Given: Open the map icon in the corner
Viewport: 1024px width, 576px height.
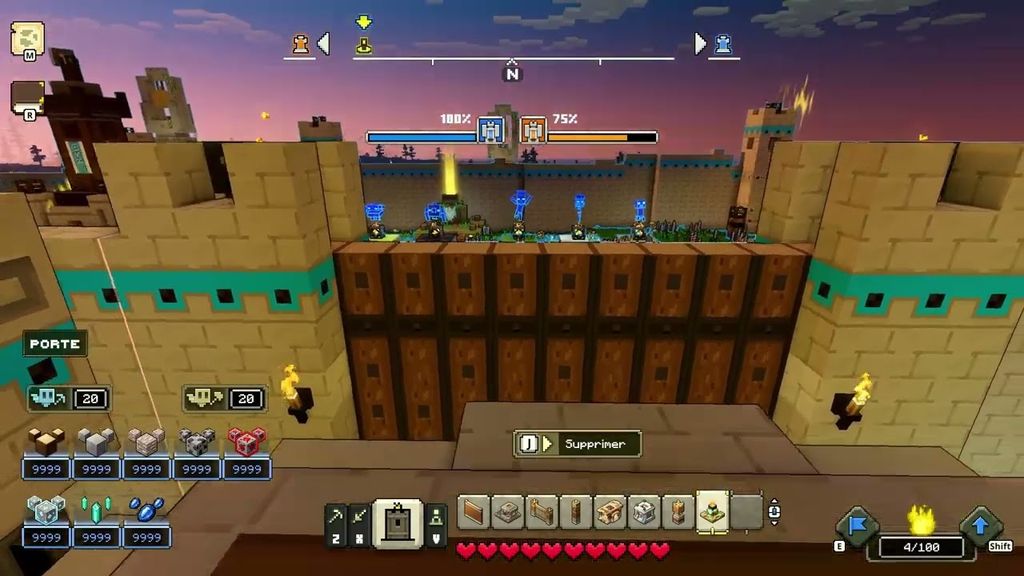Looking at the screenshot, I should click(x=26, y=38).
